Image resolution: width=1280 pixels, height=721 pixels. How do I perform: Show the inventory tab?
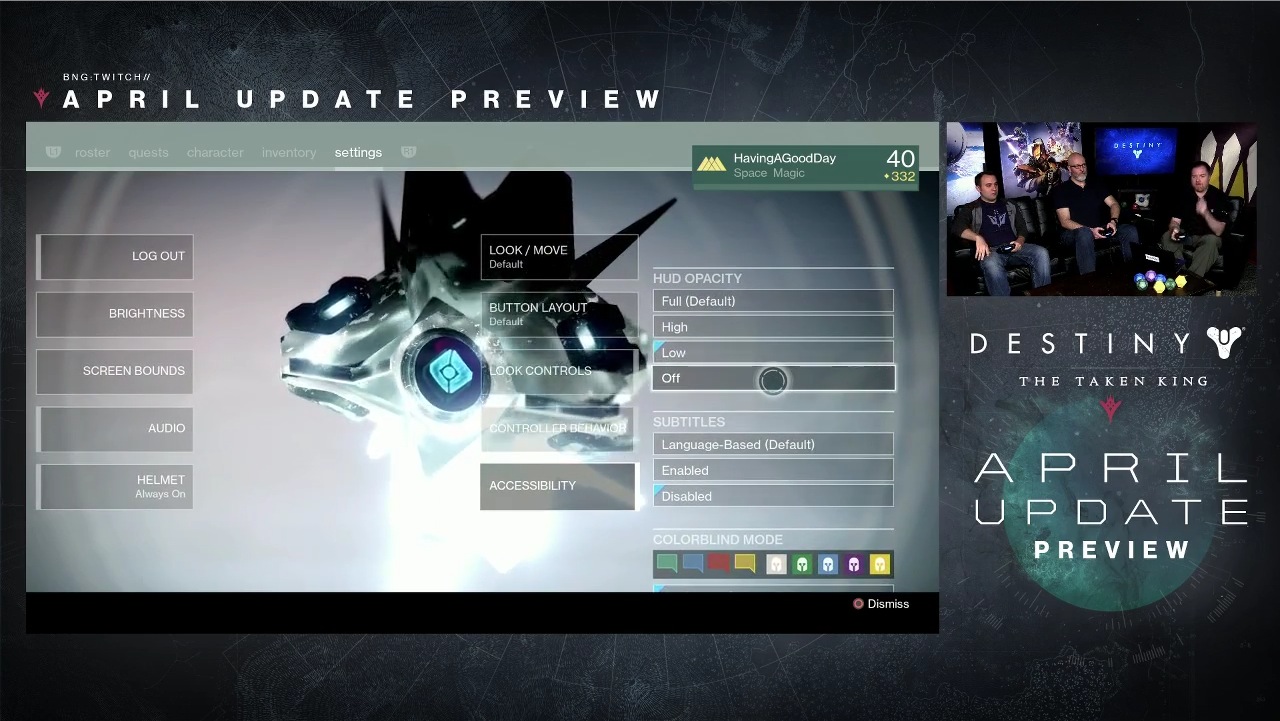pos(289,153)
